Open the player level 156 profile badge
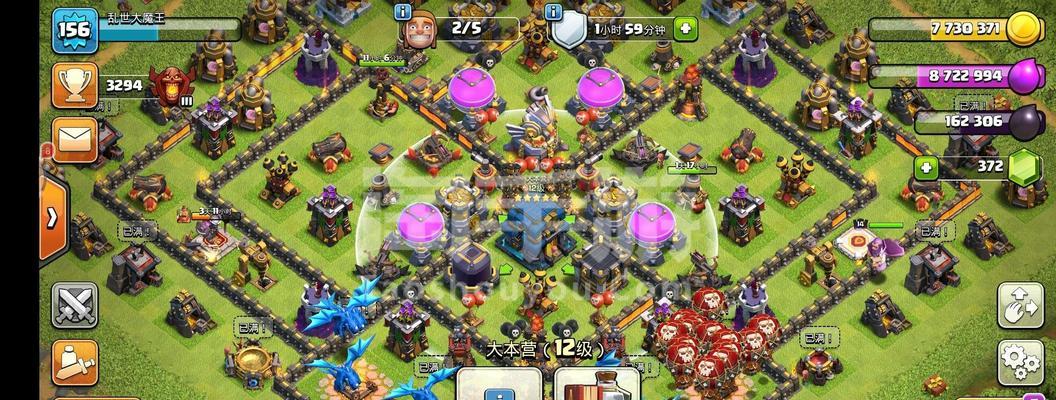This screenshot has width=1056, height=400. coord(75,29)
